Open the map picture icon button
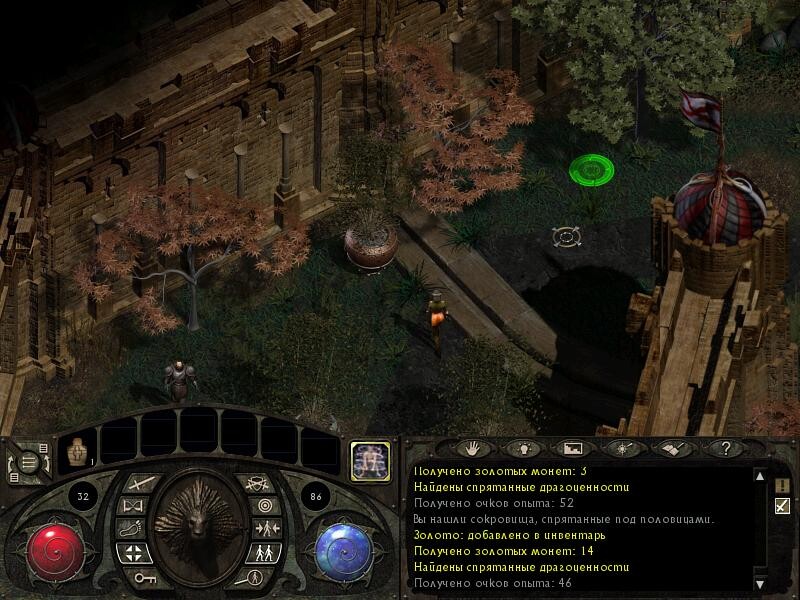 point(571,449)
